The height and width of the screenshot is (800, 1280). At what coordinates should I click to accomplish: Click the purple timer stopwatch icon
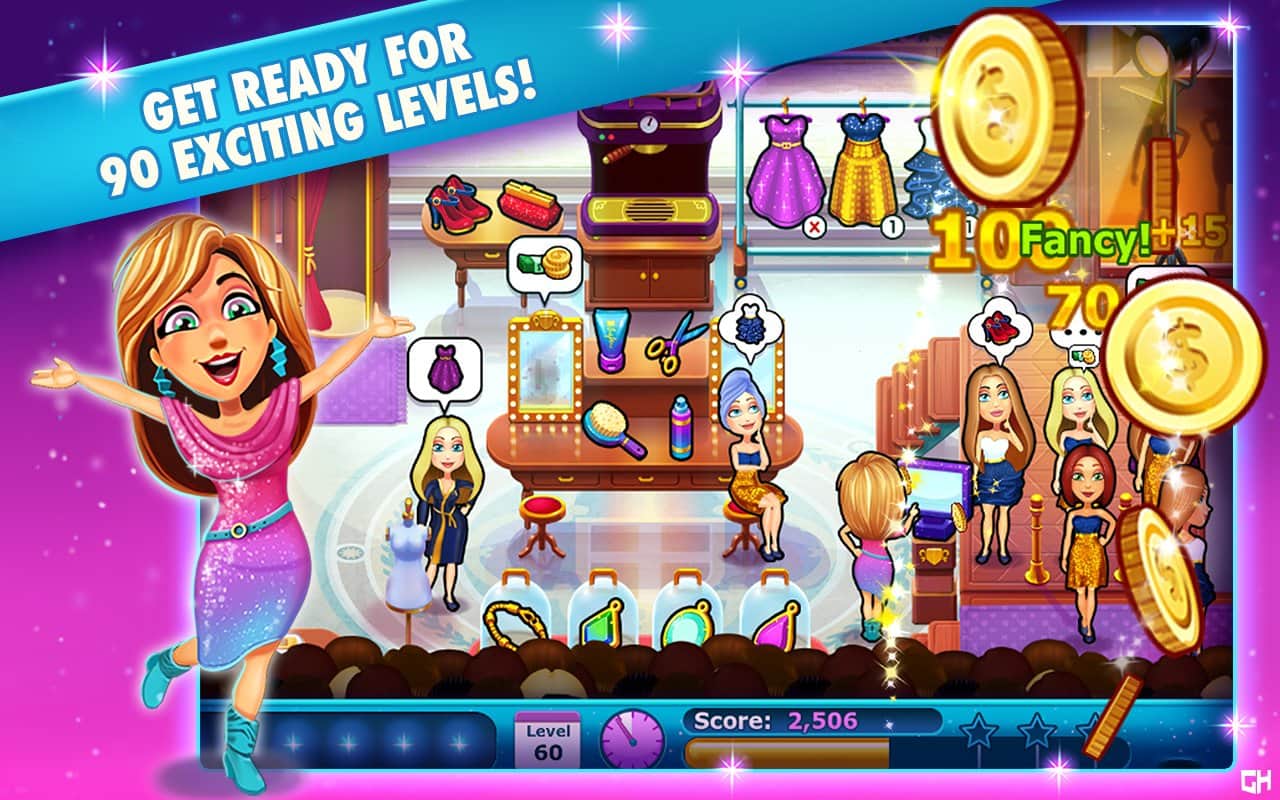pos(633,740)
